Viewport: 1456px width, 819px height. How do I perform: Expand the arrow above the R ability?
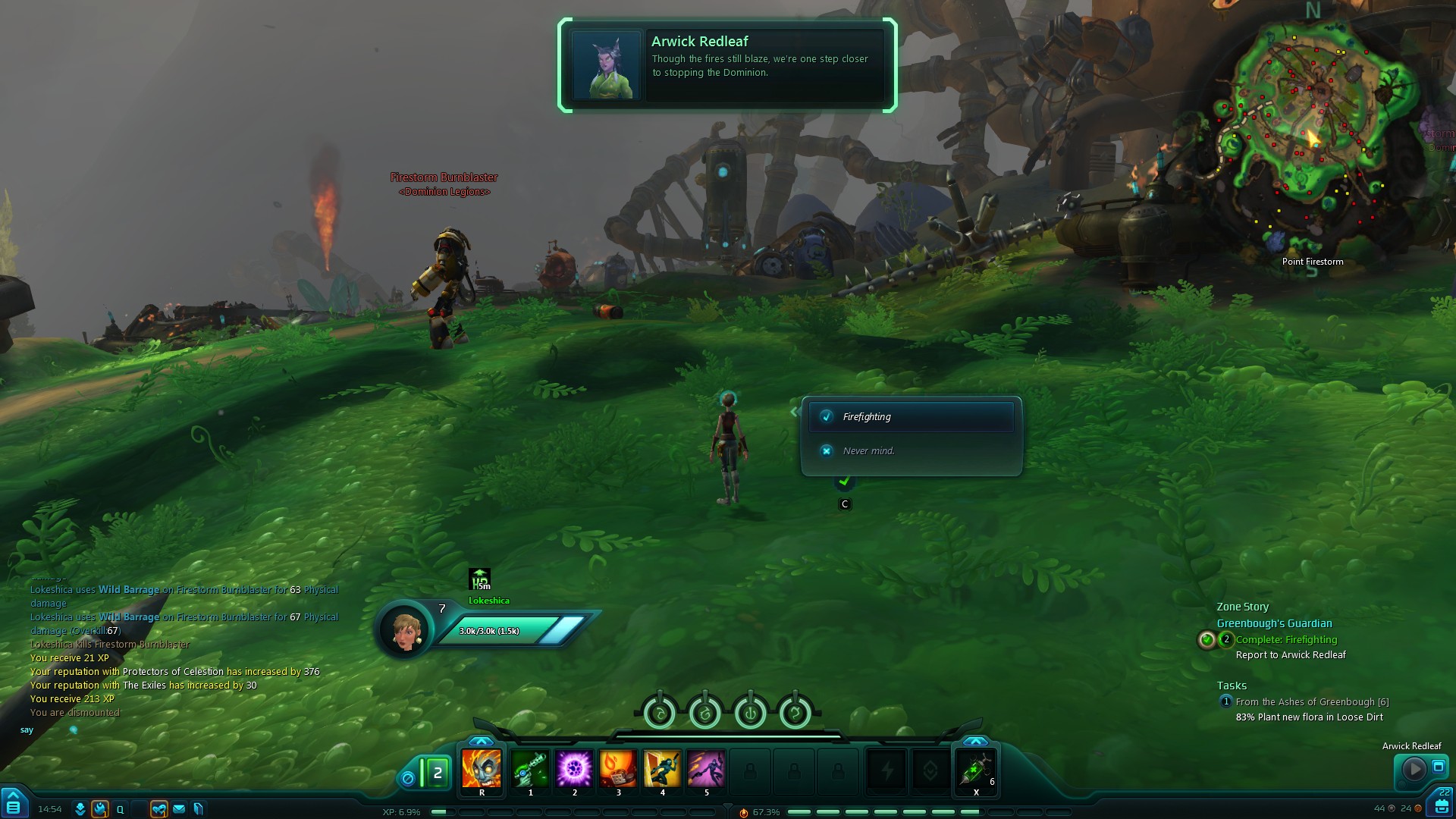pos(481,741)
